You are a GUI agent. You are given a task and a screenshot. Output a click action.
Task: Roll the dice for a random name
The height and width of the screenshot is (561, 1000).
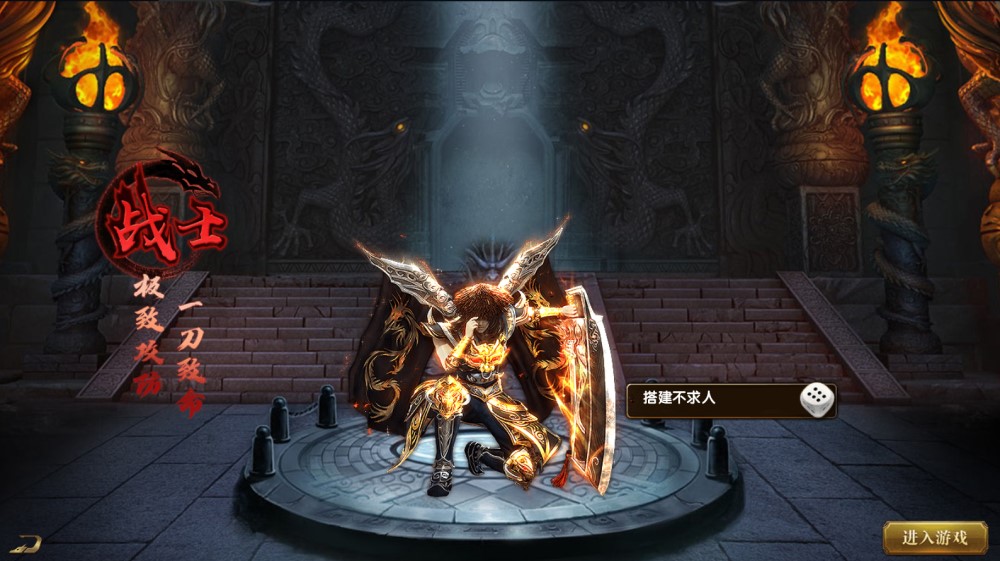coord(816,400)
